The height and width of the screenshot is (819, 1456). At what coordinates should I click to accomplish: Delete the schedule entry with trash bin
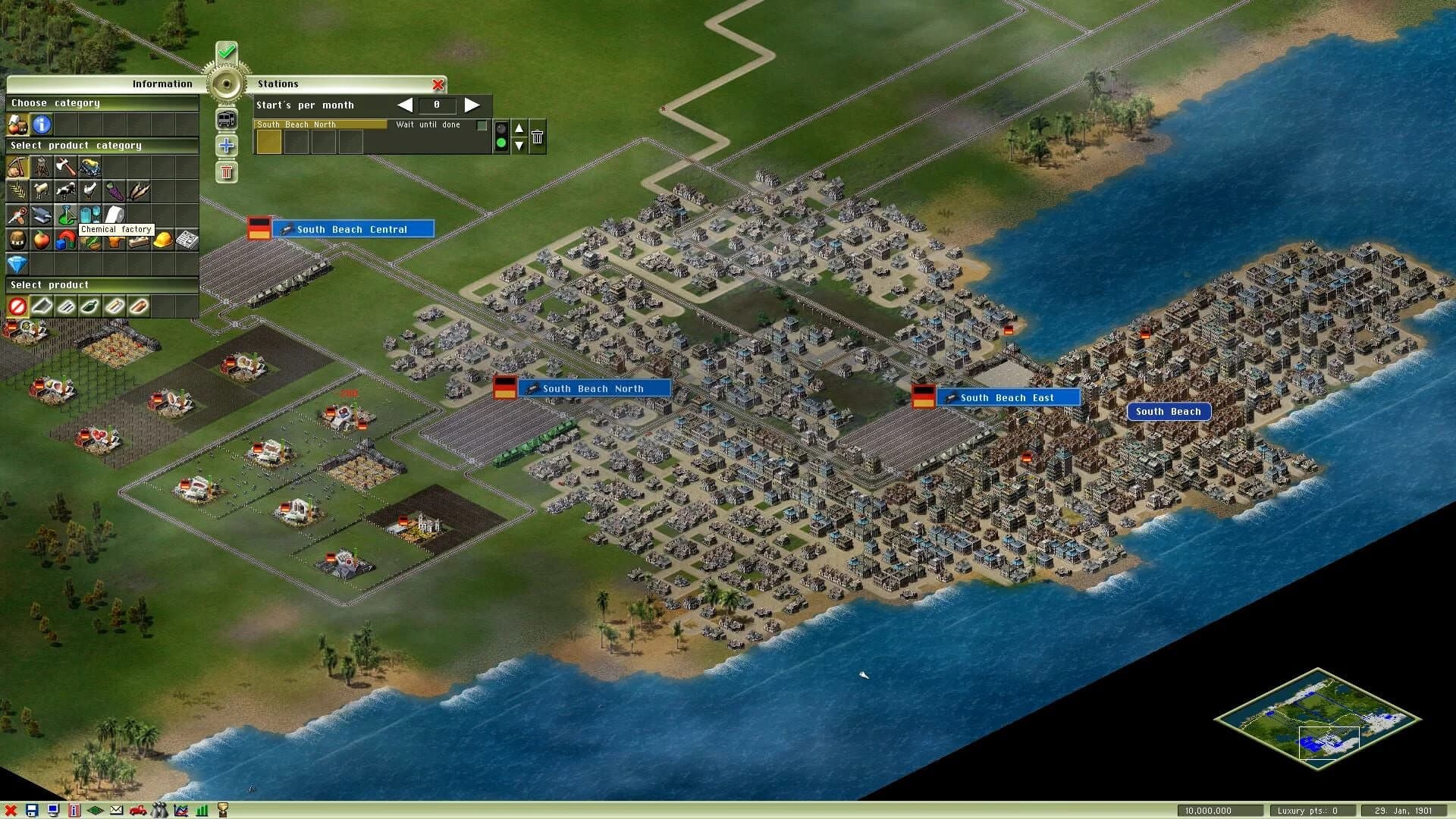coord(537,136)
